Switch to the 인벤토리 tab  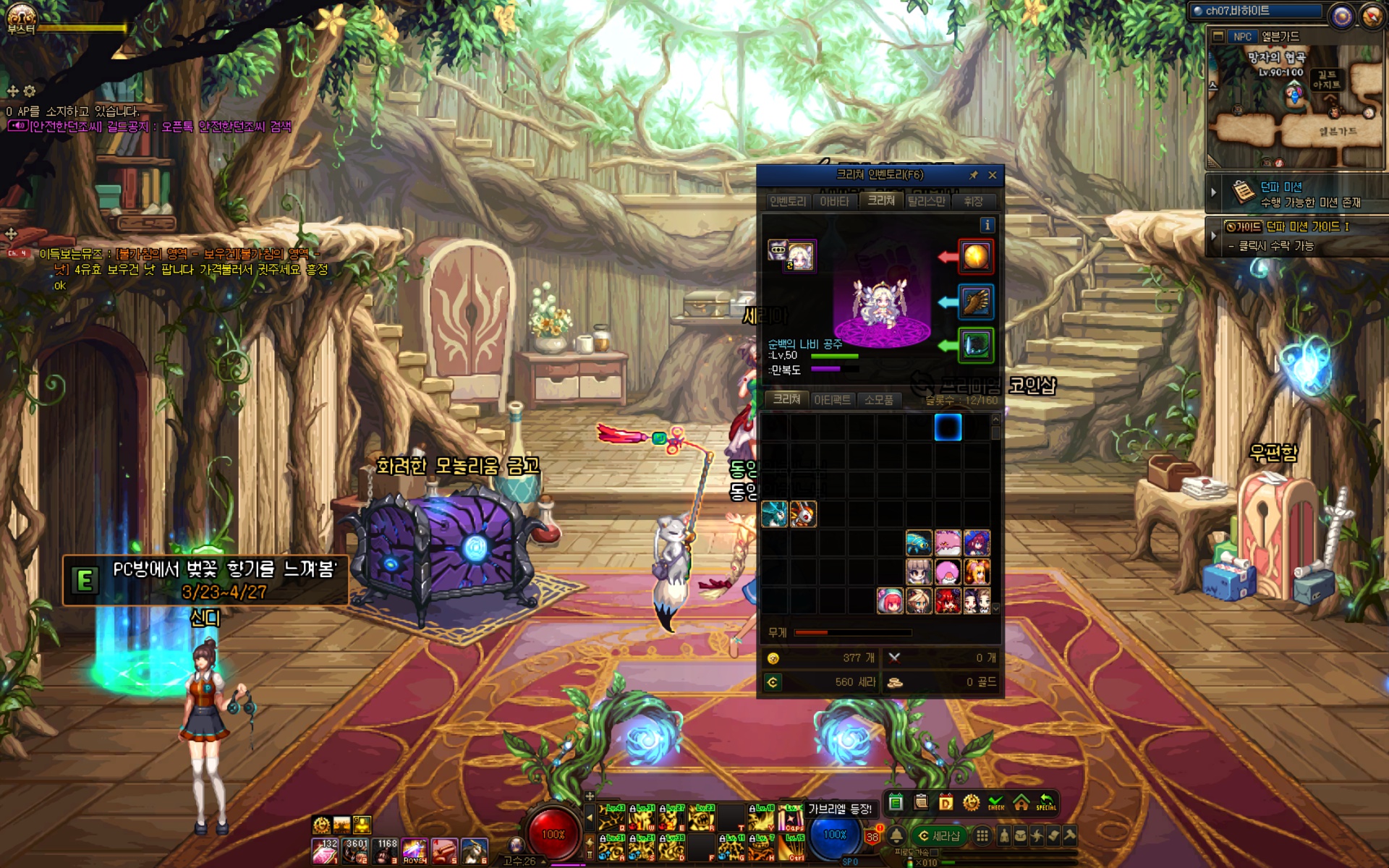point(787,201)
